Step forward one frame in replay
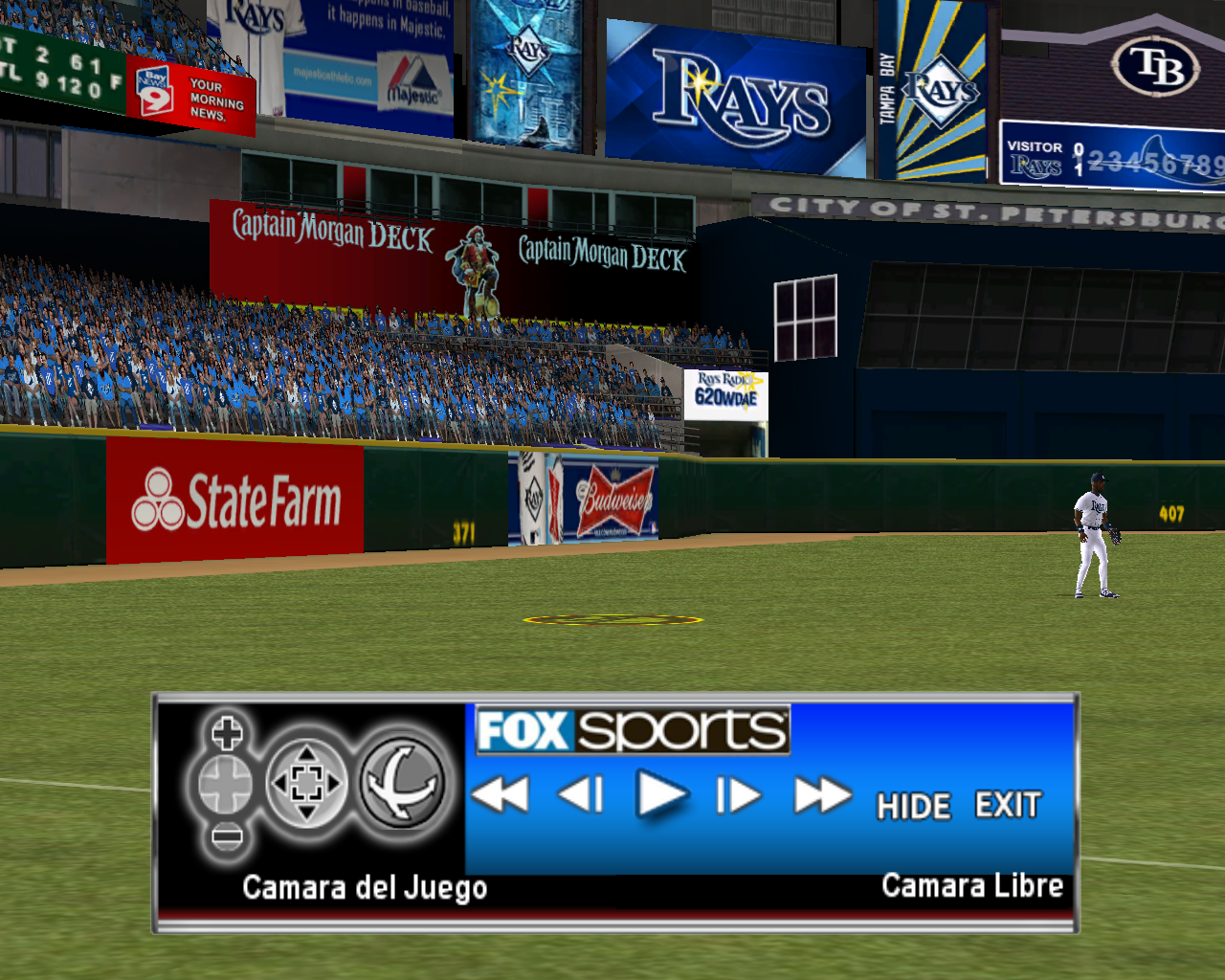The width and height of the screenshot is (1225, 980). [738, 794]
